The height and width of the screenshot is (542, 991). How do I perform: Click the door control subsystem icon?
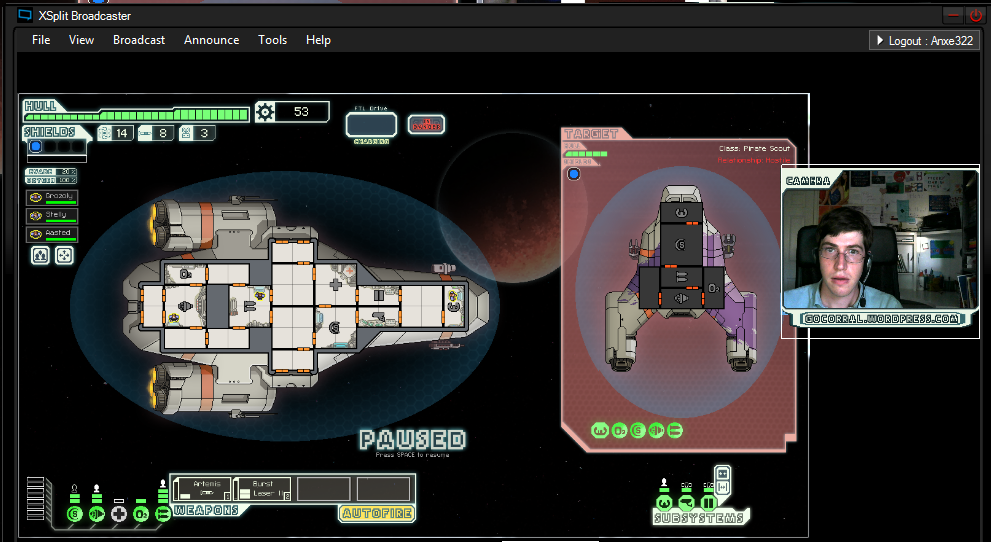708,503
